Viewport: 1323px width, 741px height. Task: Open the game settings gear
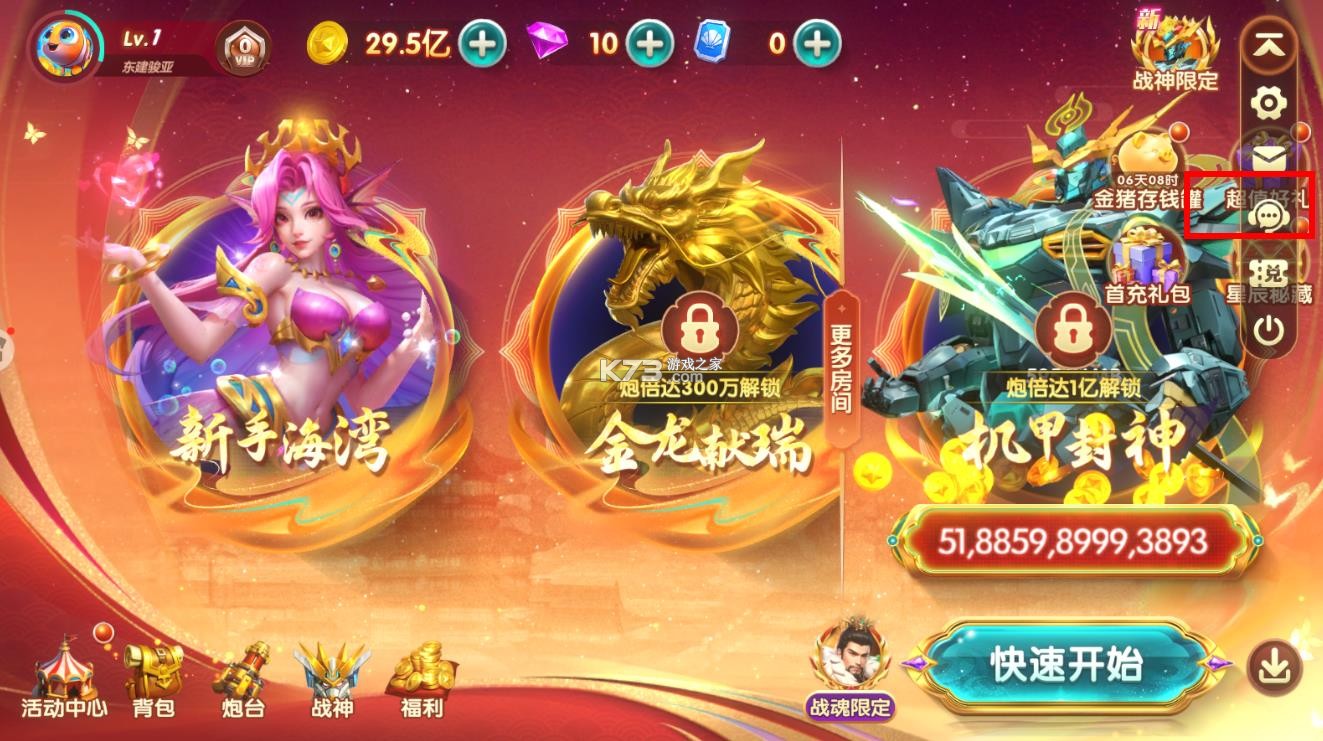point(1268,103)
